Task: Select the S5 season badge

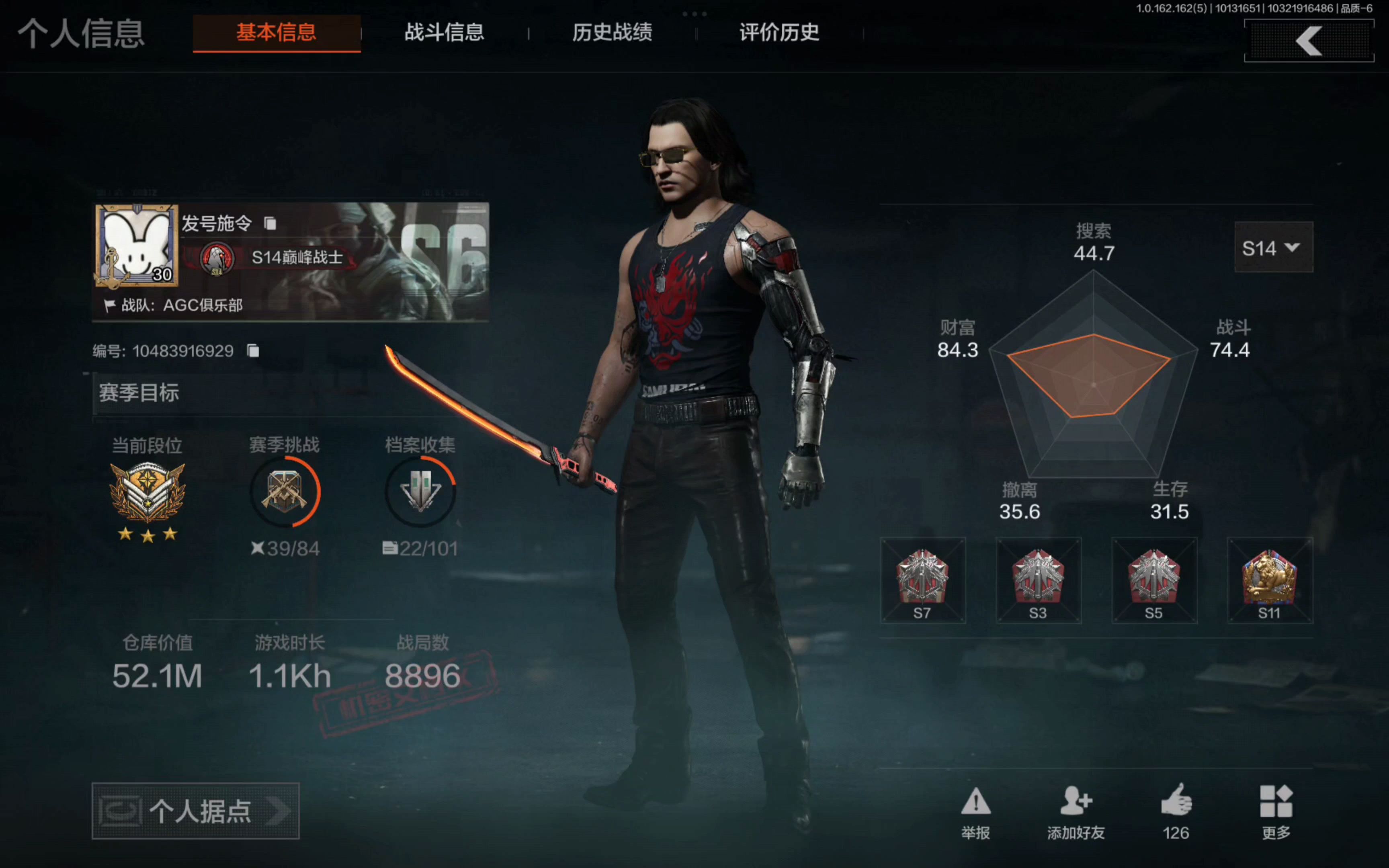Action: click(1153, 580)
